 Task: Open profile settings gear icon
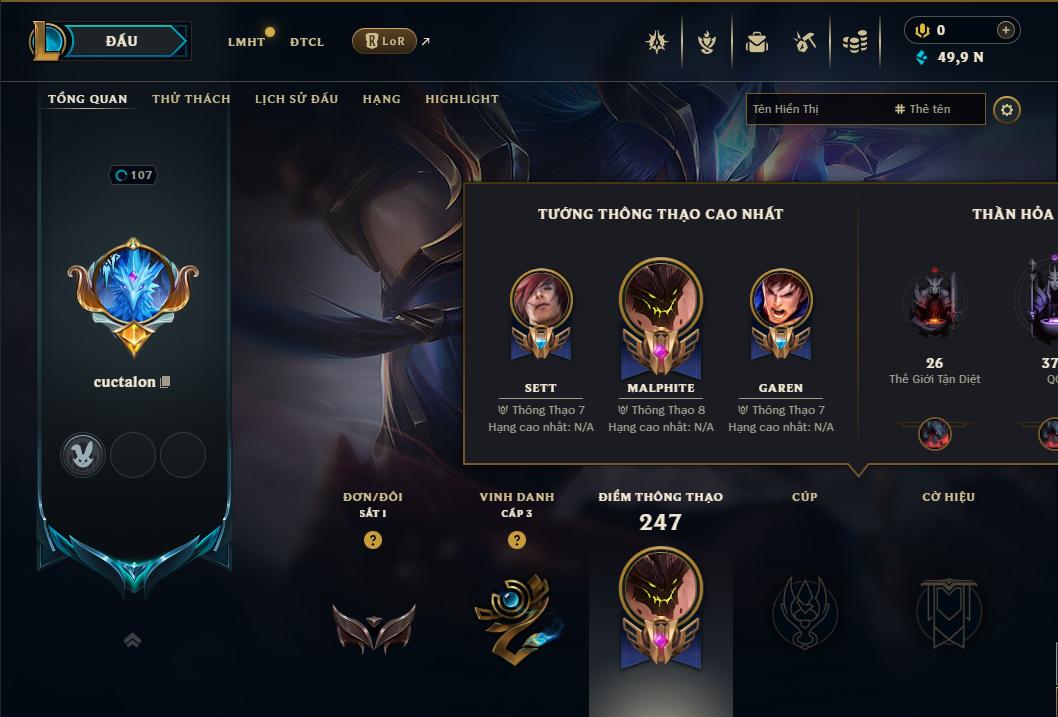click(x=1007, y=109)
